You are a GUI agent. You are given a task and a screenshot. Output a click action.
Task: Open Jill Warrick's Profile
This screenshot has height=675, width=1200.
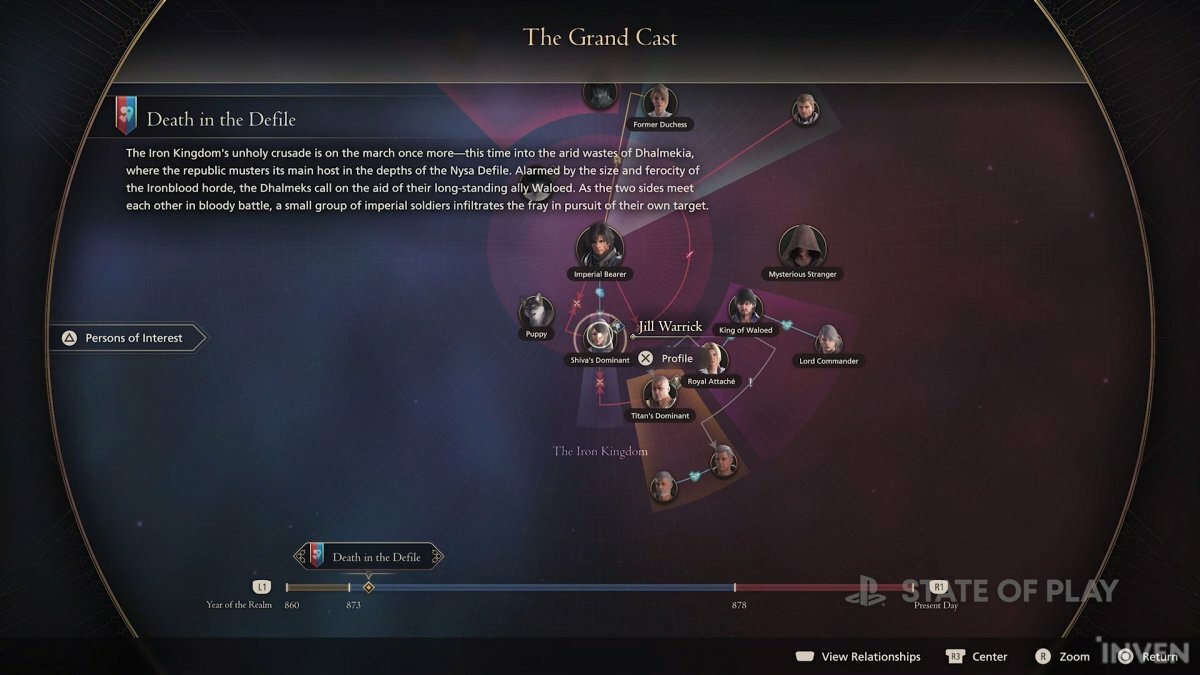(x=667, y=358)
